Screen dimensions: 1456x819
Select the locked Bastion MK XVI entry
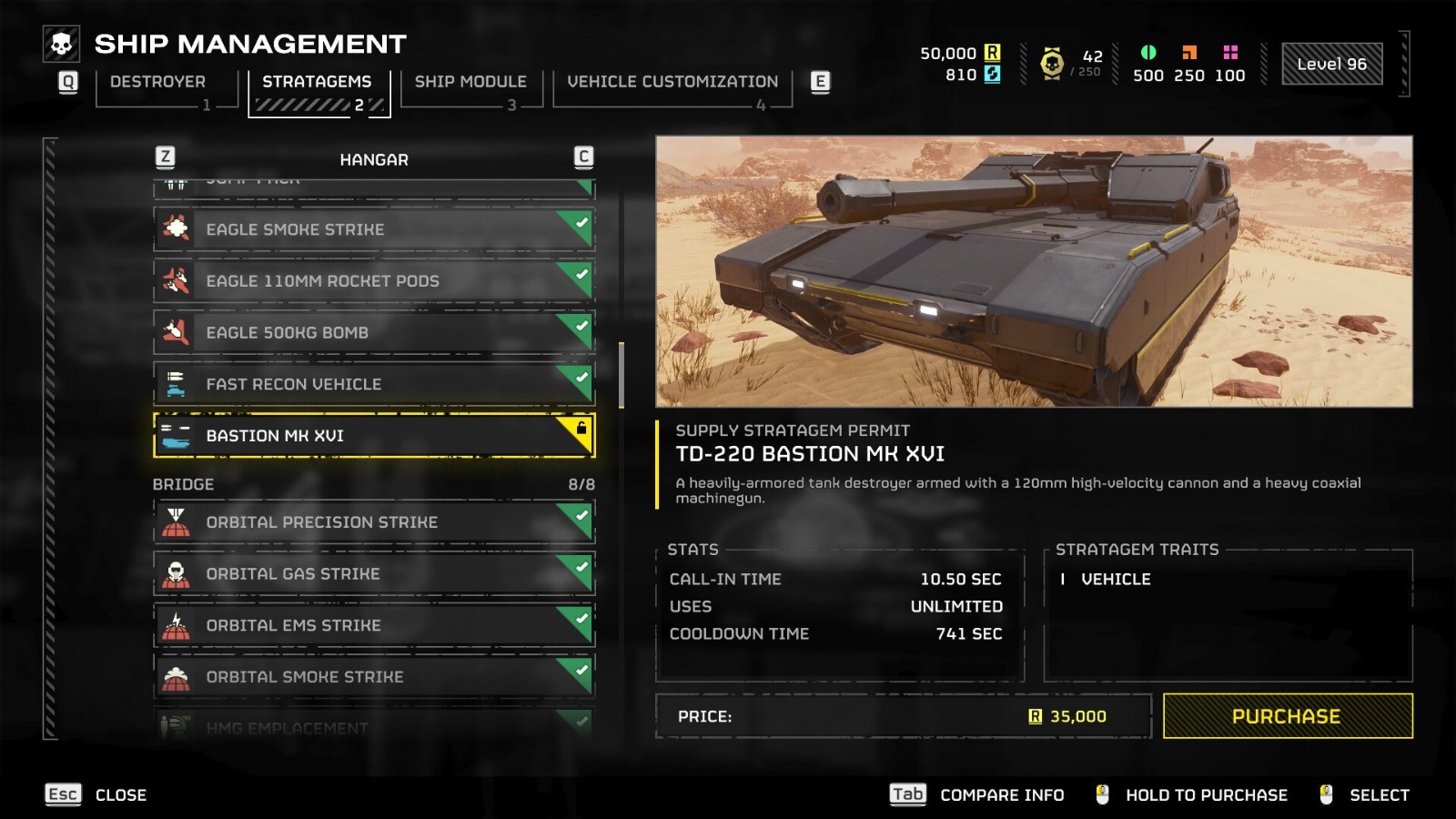click(373, 436)
